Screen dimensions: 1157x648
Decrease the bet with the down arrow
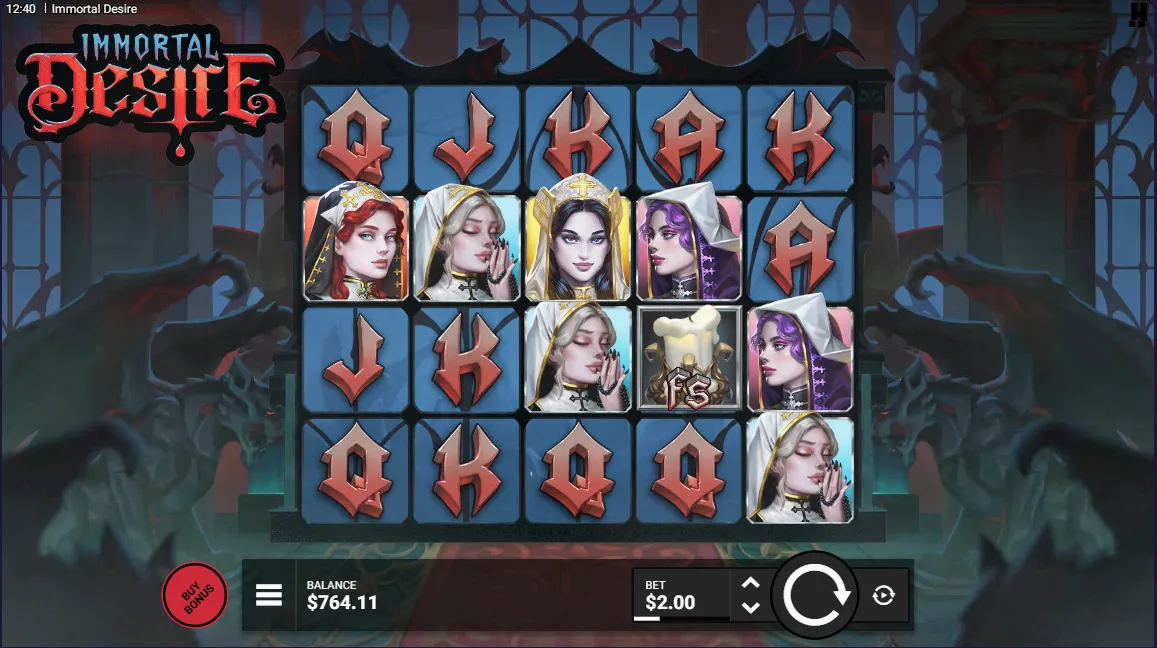coord(751,607)
